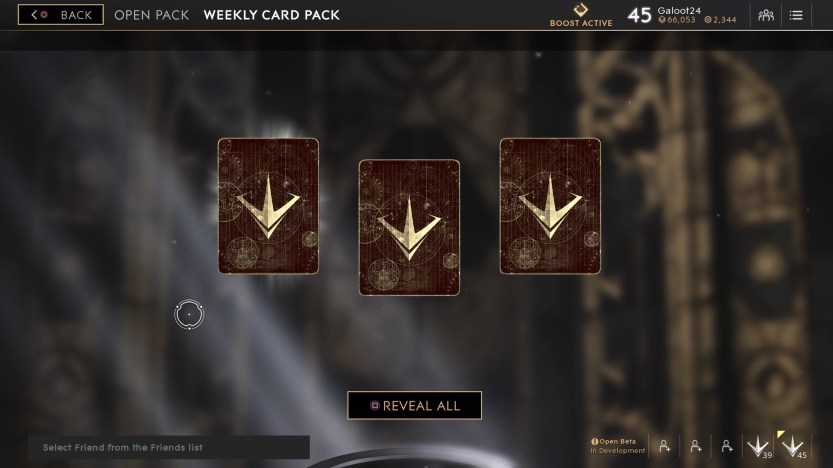Reveal all cards in the pack

tap(414, 406)
